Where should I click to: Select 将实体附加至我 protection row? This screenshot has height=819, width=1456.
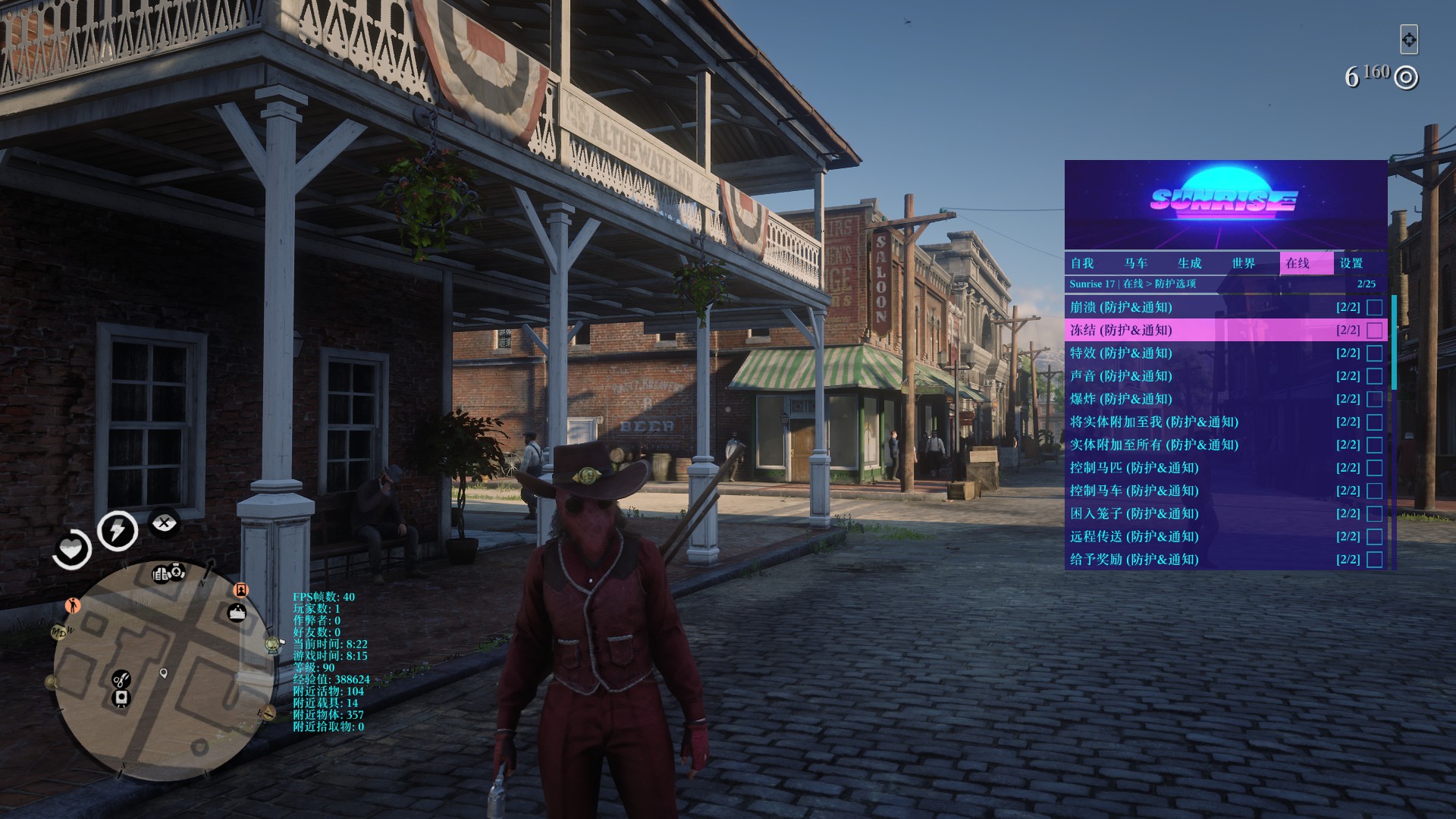[x=1213, y=422]
